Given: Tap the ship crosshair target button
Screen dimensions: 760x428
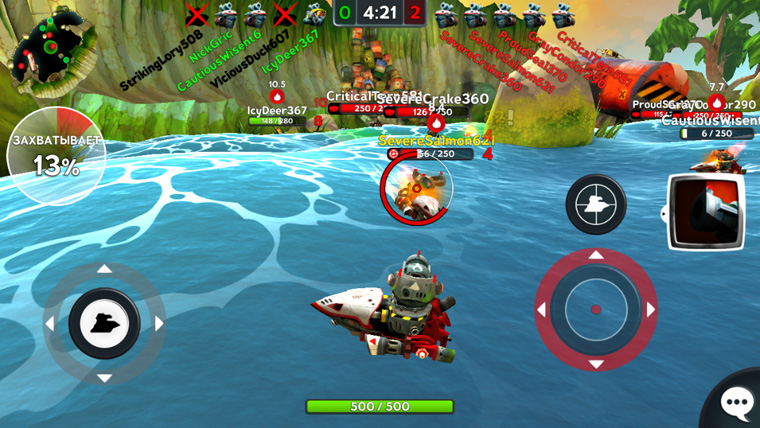Looking at the screenshot, I should point(596,204).
